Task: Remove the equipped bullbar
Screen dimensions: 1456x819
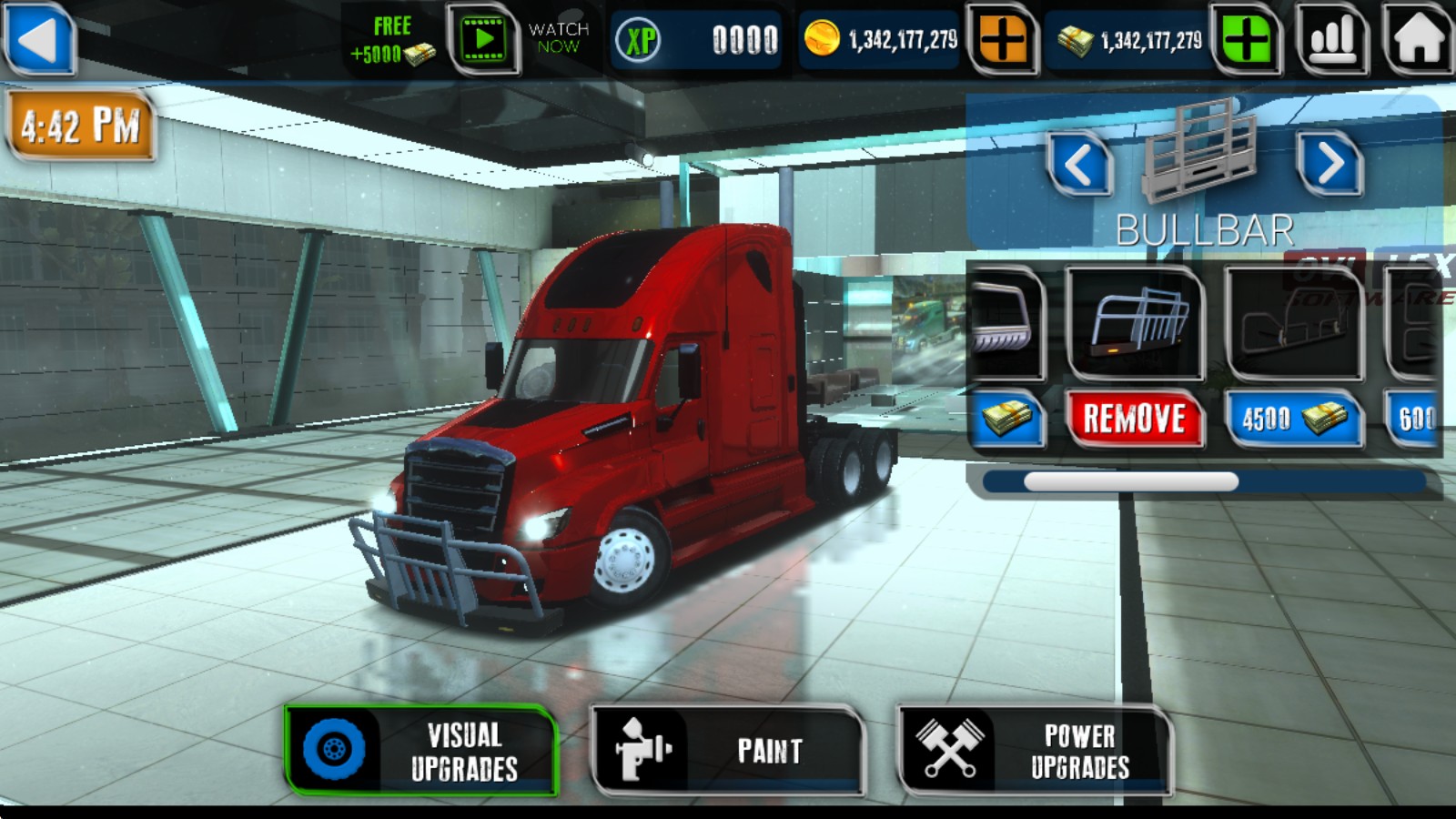Action: 1135,420
